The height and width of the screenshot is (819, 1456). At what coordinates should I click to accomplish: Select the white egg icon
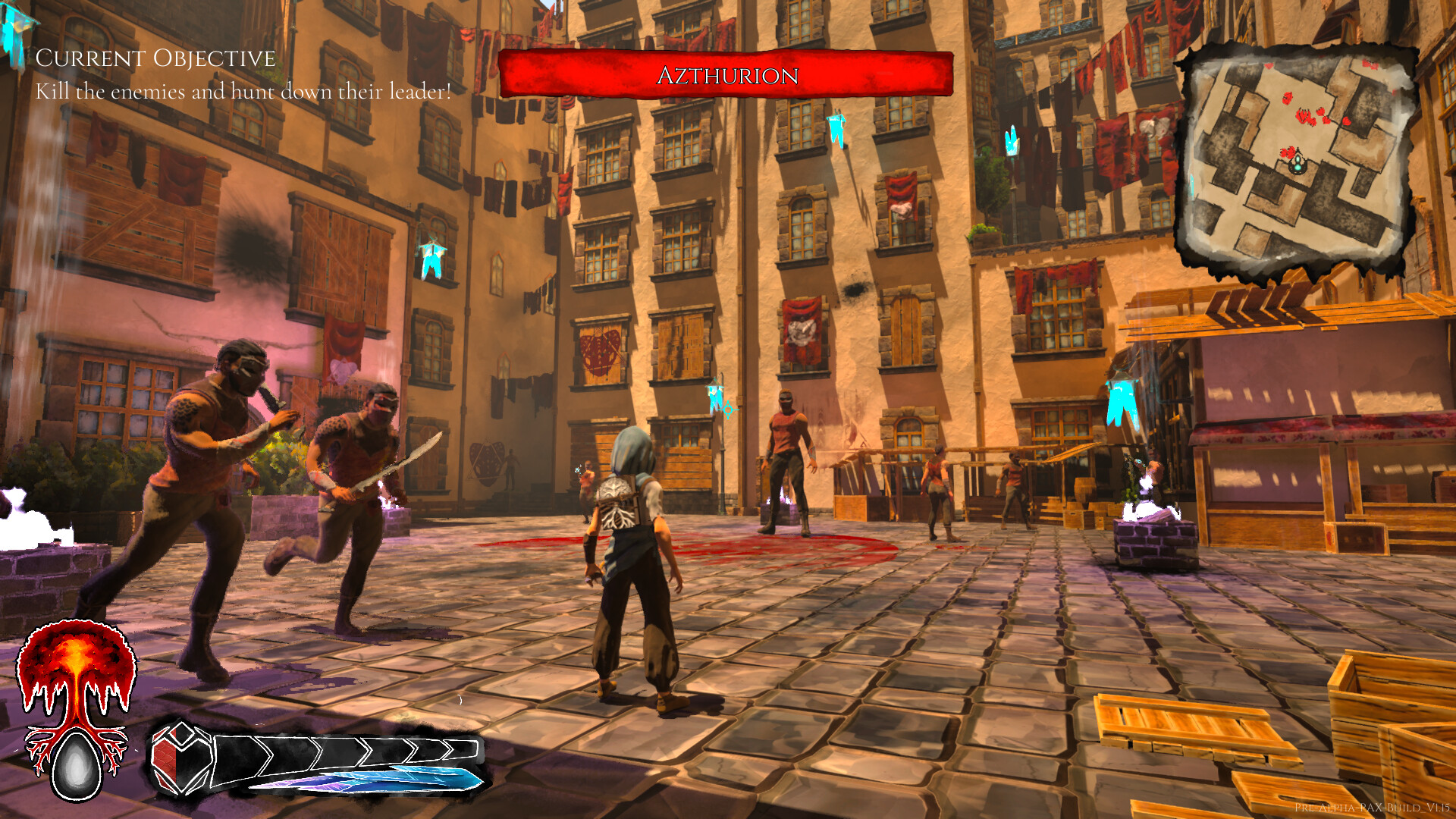point(77,765)
